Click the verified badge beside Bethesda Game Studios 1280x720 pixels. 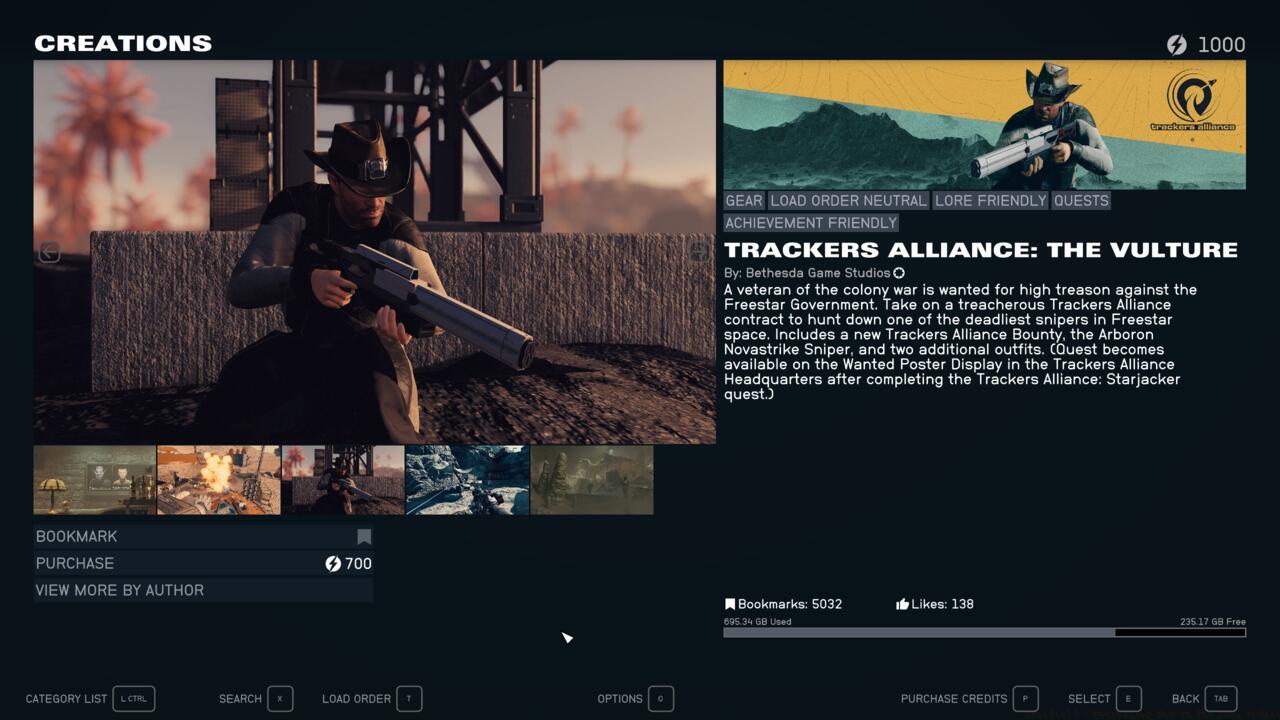tap(898, 272)
